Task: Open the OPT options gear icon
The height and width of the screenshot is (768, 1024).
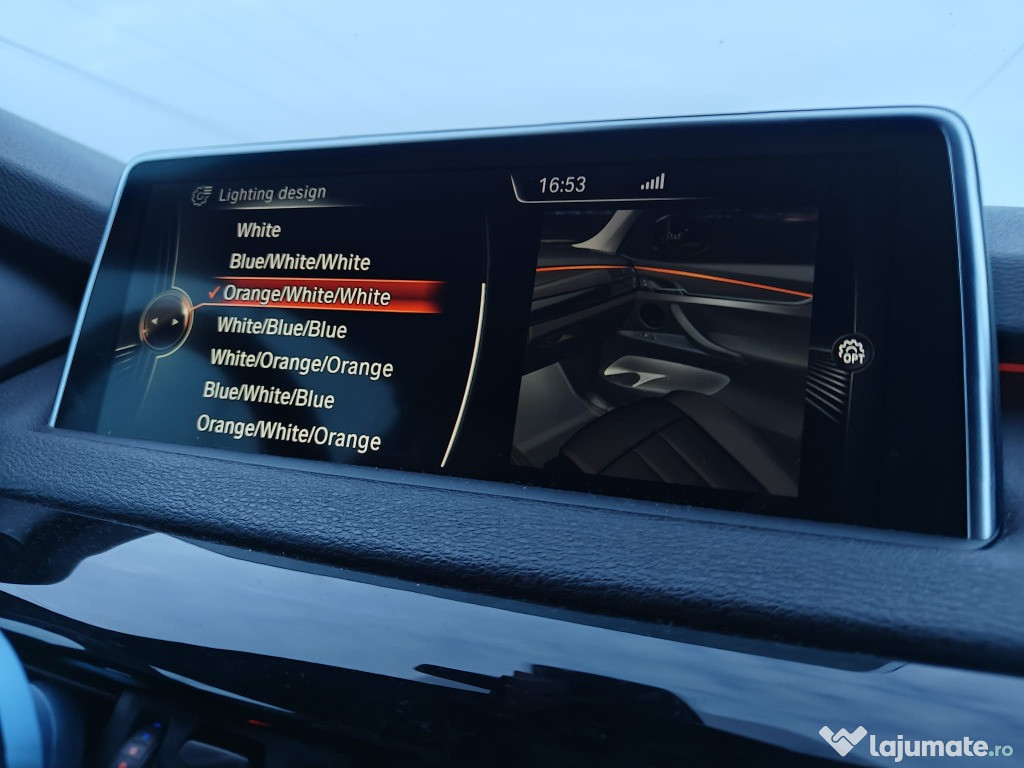Action: (x=851, y=353)
